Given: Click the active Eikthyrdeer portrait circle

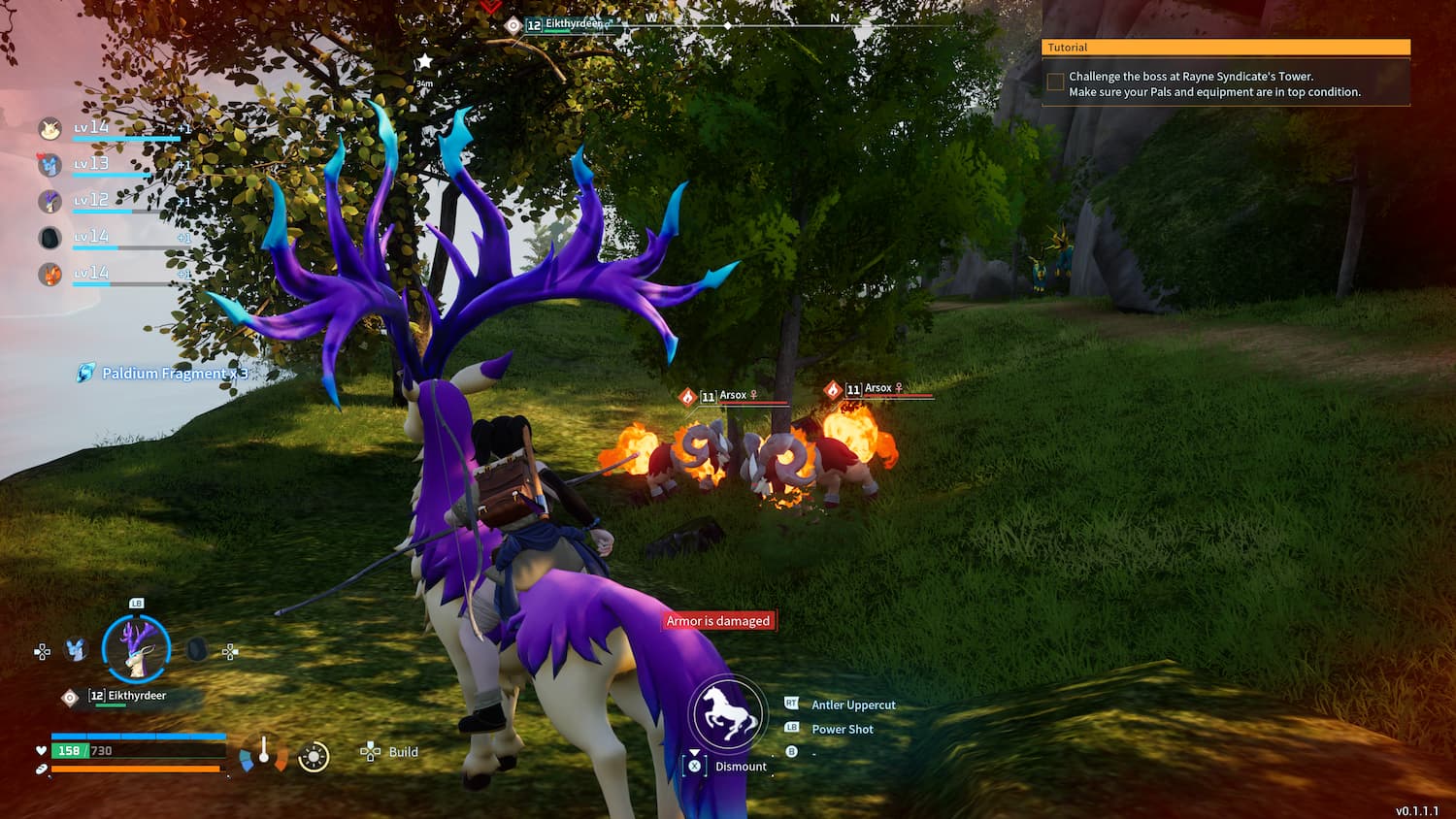Looking at the screenshot, I should (136, 647).
